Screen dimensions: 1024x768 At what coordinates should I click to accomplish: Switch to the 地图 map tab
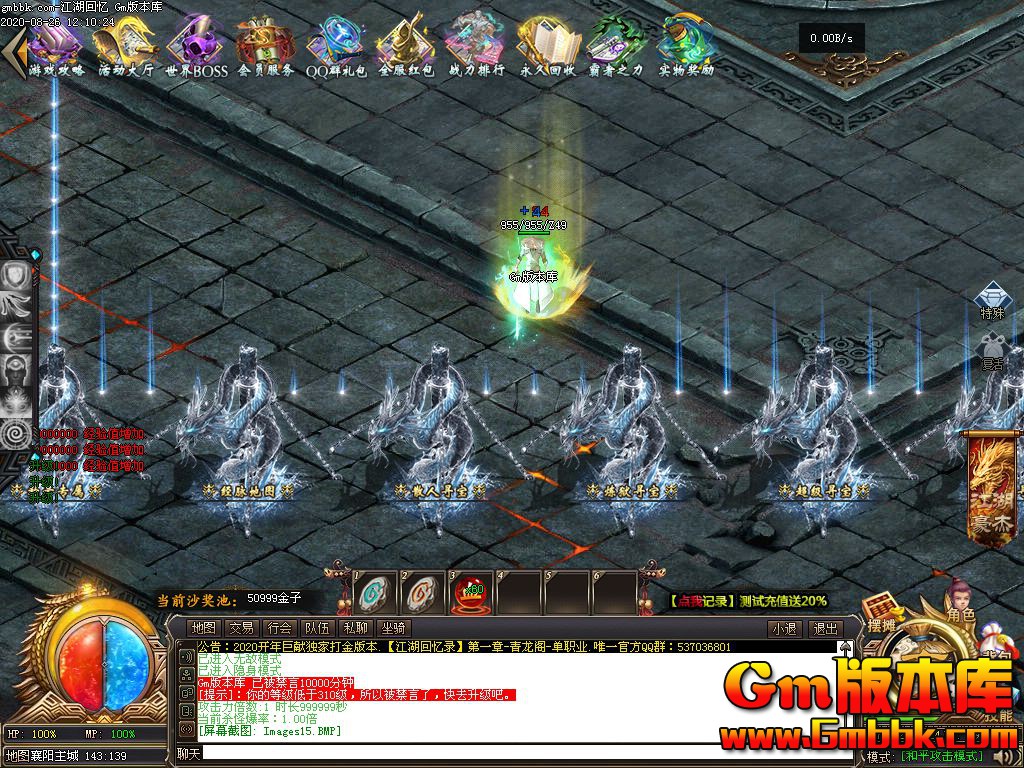203,628
